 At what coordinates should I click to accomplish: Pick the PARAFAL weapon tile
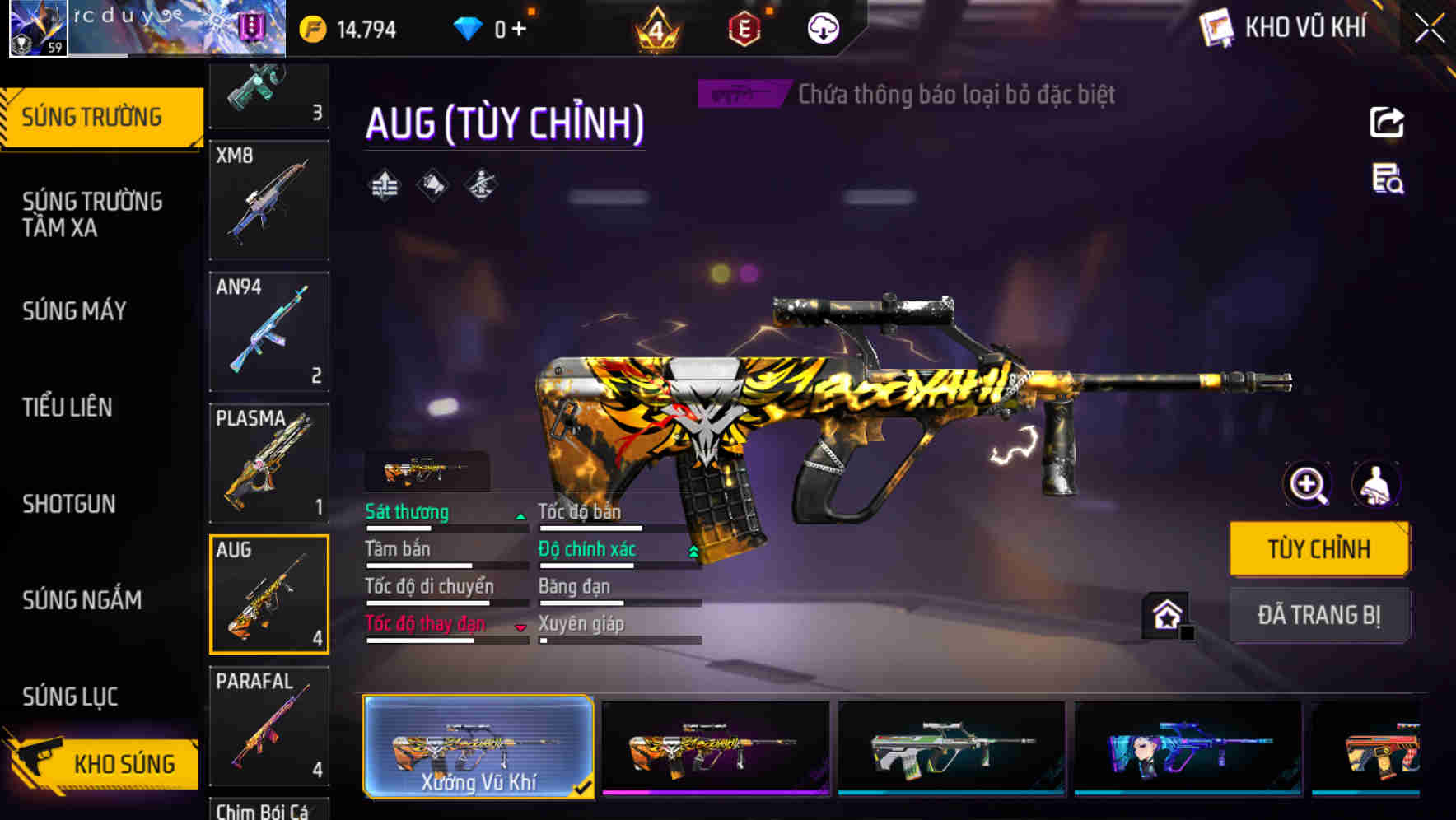click(x=269, y=726)
